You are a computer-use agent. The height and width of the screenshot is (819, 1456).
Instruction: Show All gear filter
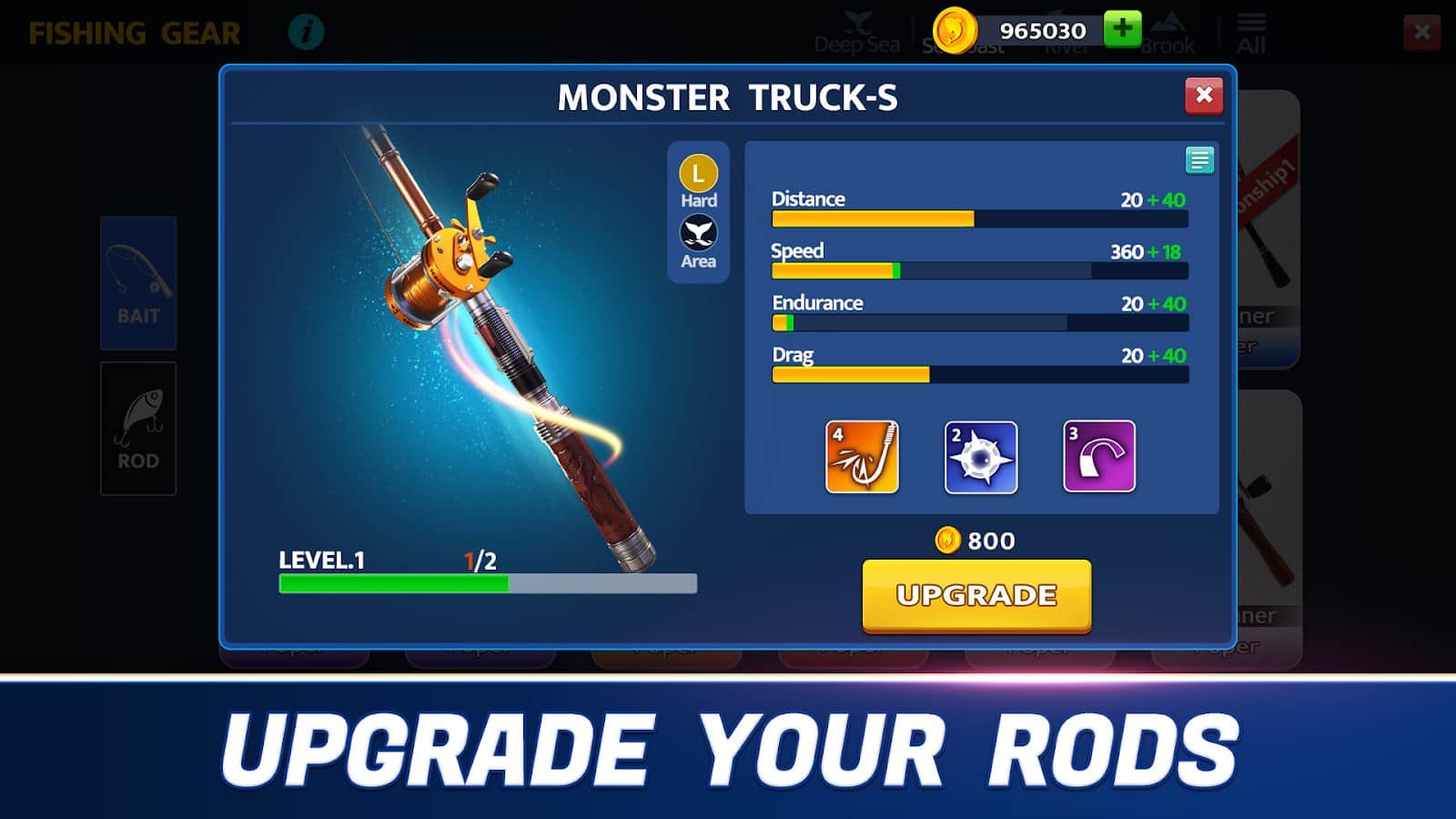pyautogui.click(x=1250, y=35)
